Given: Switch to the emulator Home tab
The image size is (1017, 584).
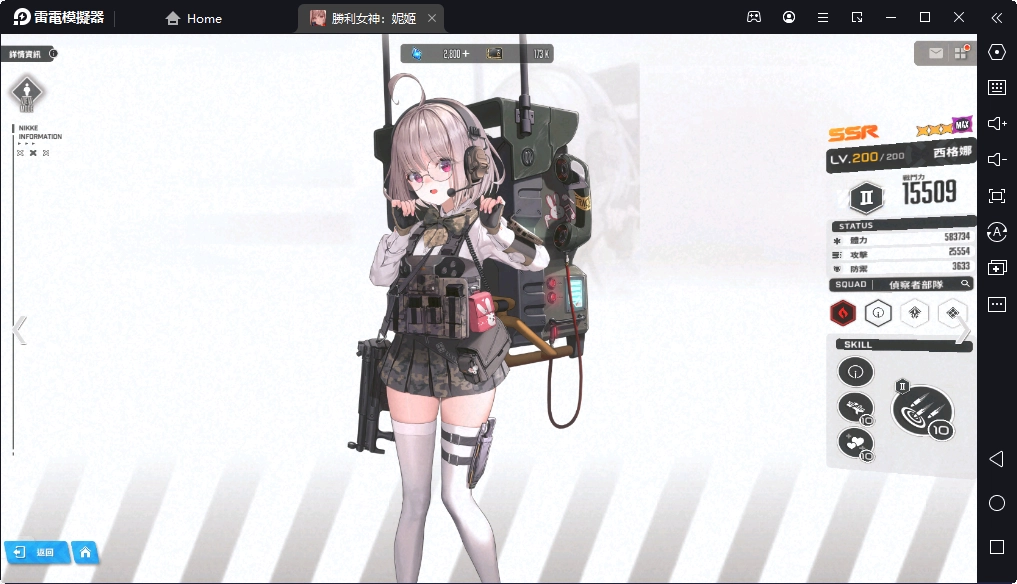Looking at the screenshot, I should coord(193,18).
